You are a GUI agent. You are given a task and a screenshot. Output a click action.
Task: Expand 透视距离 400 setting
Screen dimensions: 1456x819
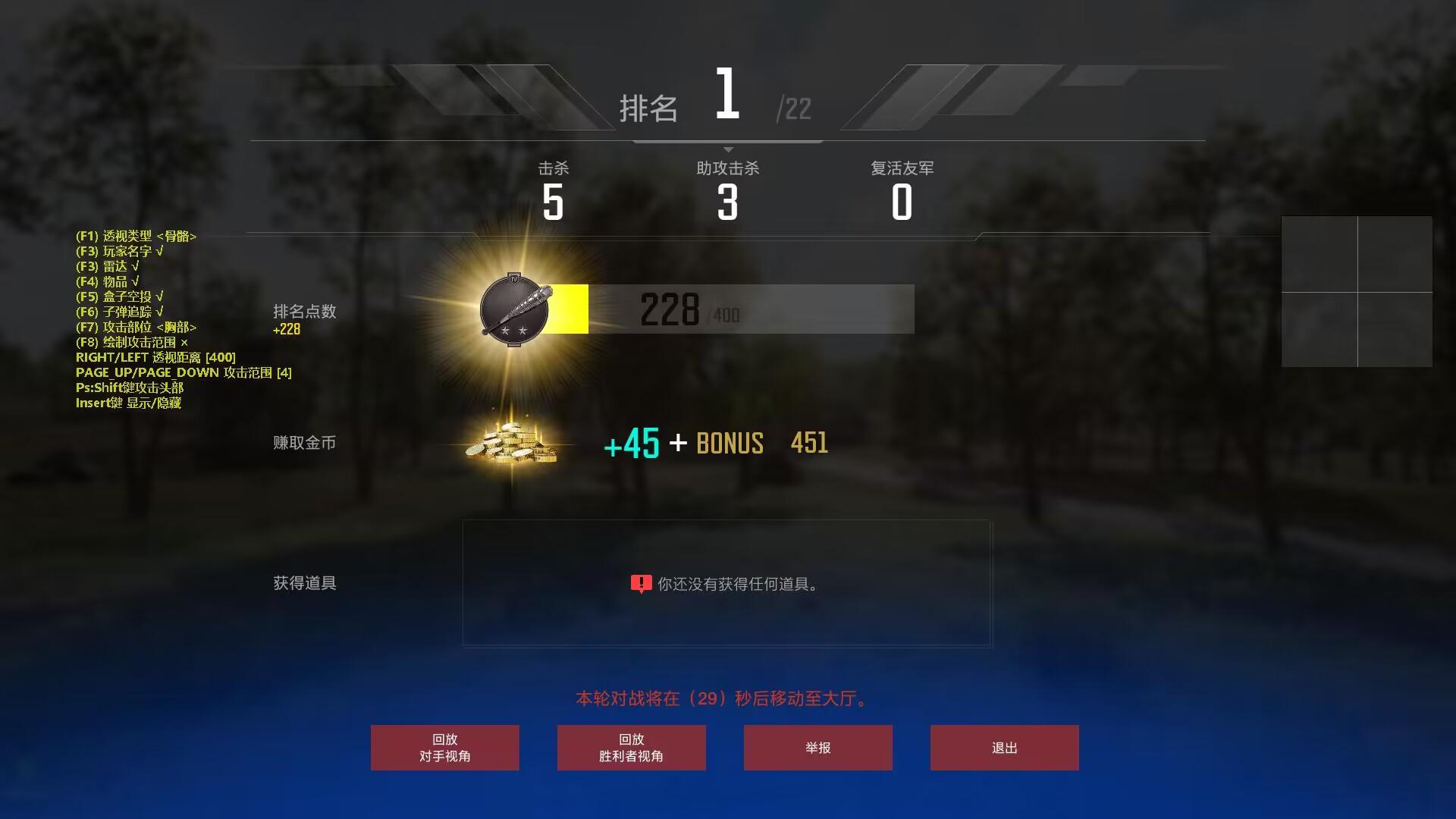click(155, 357)
